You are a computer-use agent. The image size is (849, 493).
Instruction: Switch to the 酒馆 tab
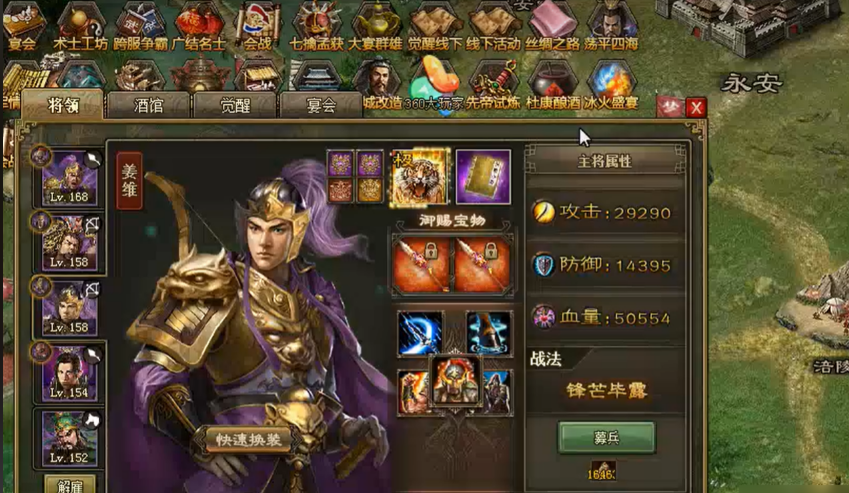click(x=148, y=104)
